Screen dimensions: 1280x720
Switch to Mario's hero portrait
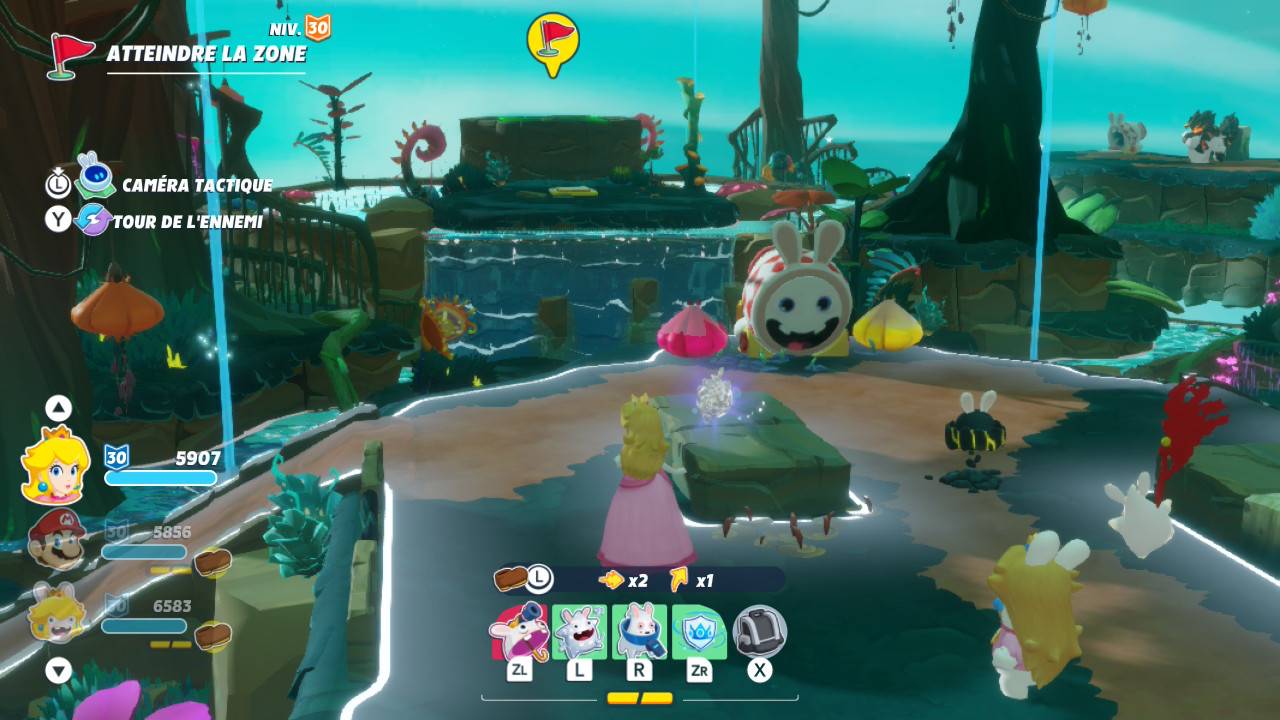tap(55, 541)
